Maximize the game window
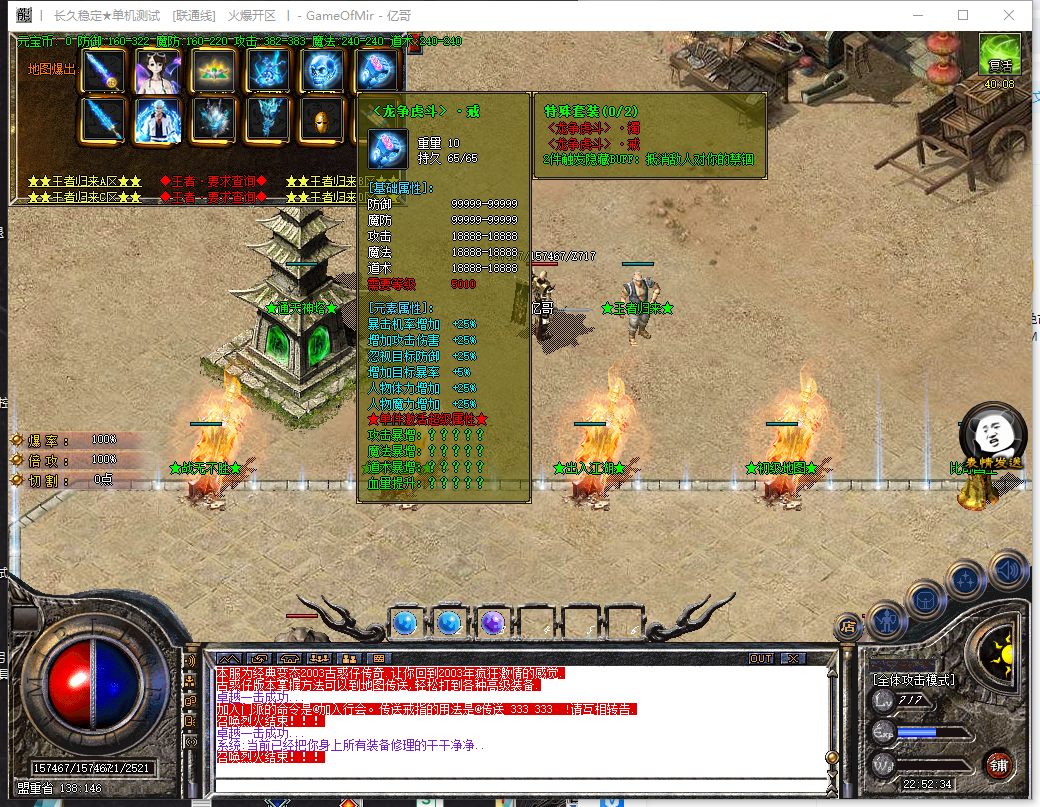The image size is (1040, 807). (x=963, y=15)
